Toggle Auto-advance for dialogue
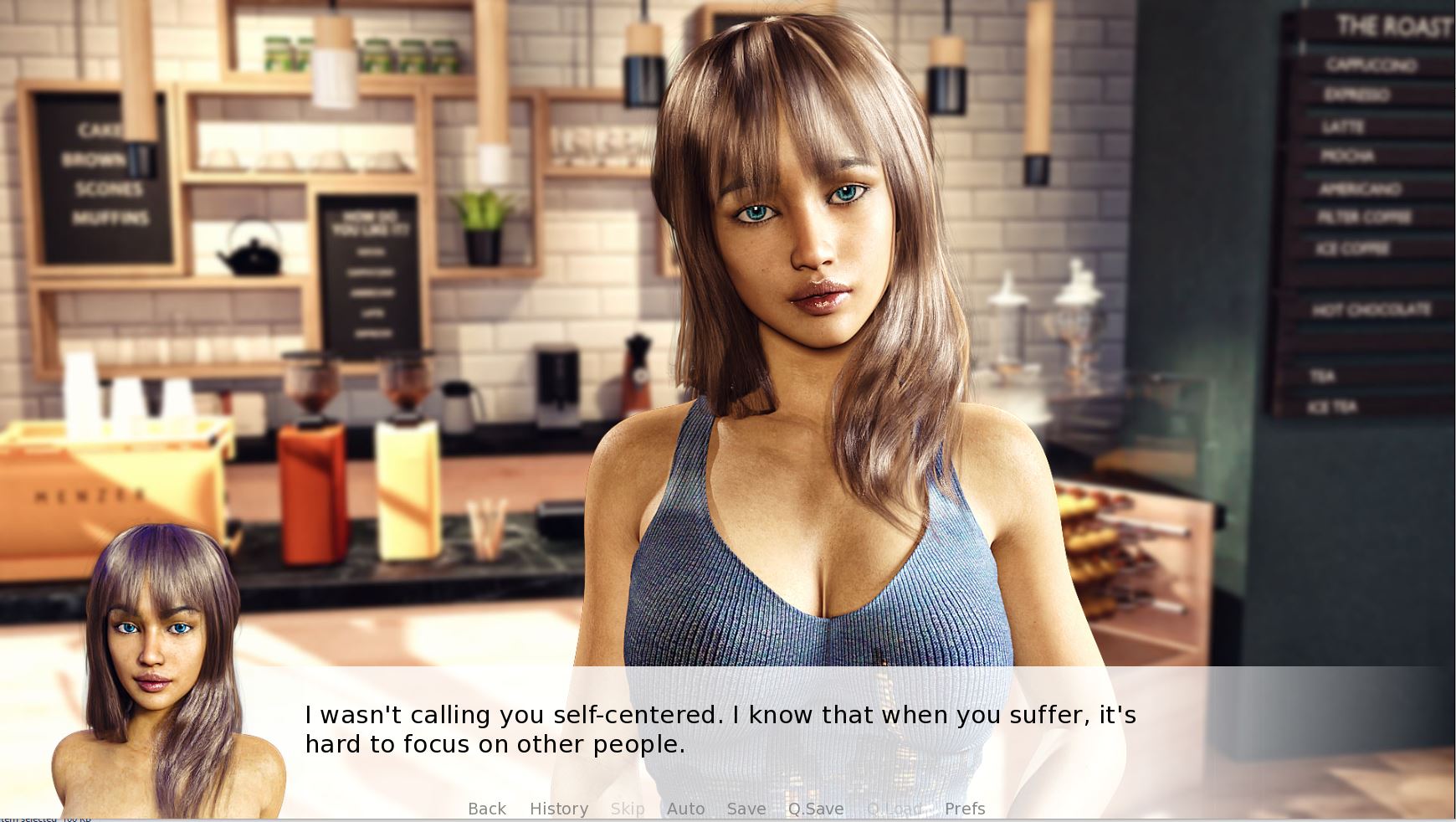 point(685,809)
